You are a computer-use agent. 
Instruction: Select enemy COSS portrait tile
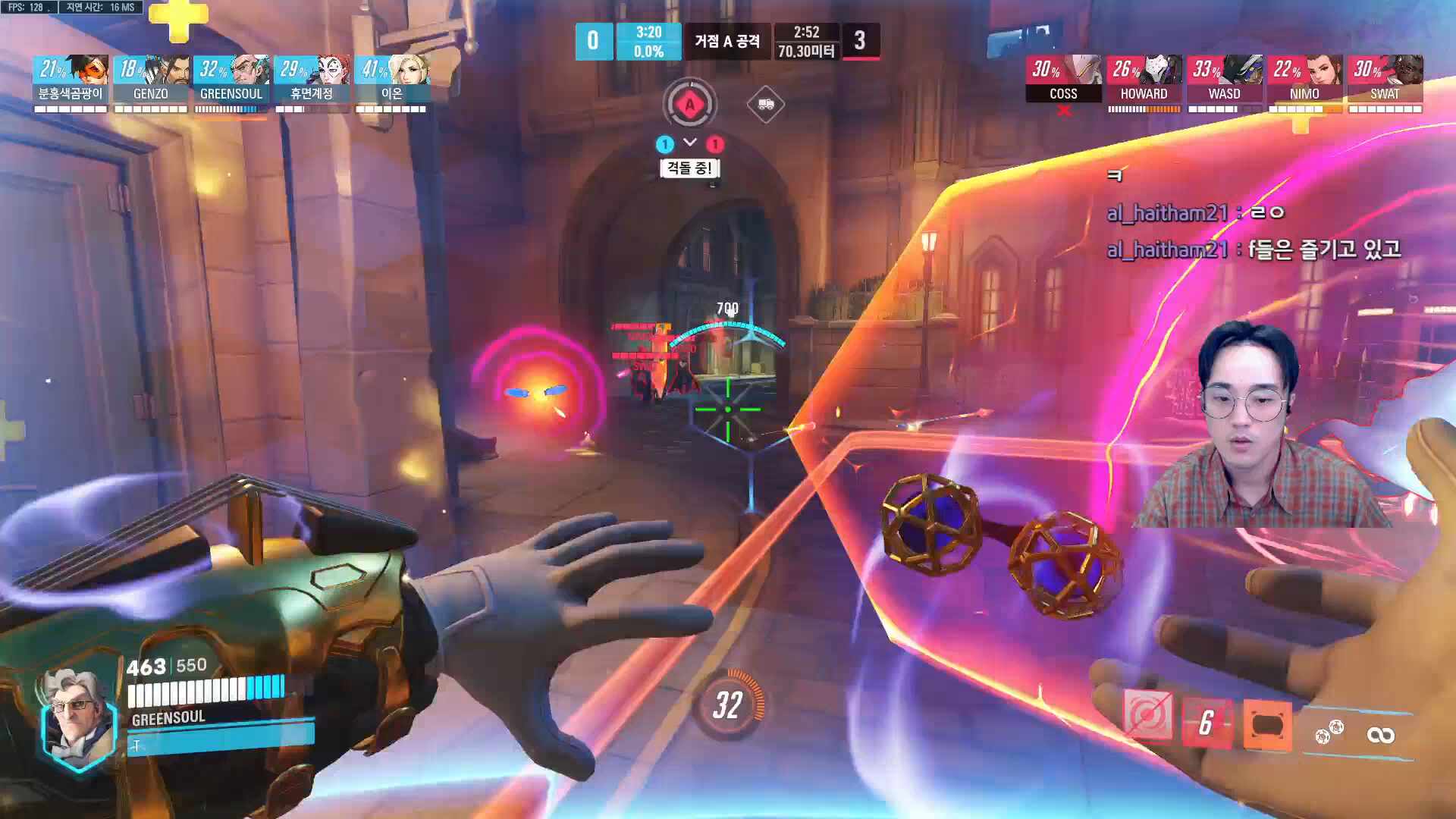[1063, 71]
